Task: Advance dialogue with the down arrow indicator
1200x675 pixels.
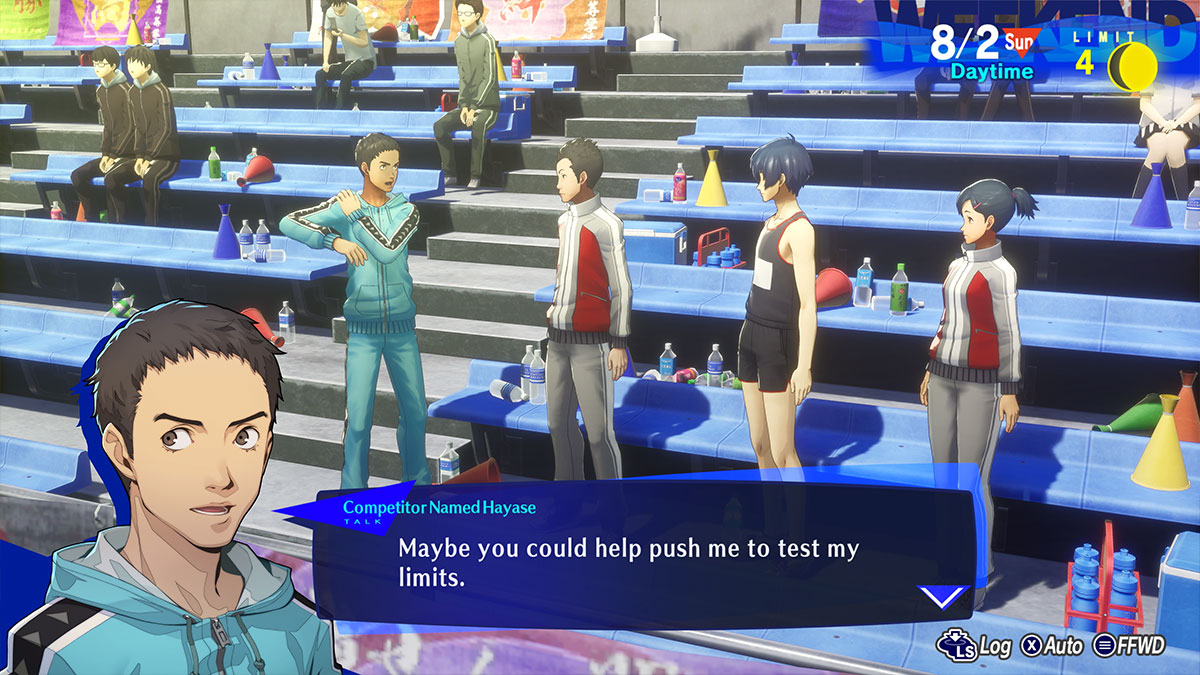Action: pos(943,597)
